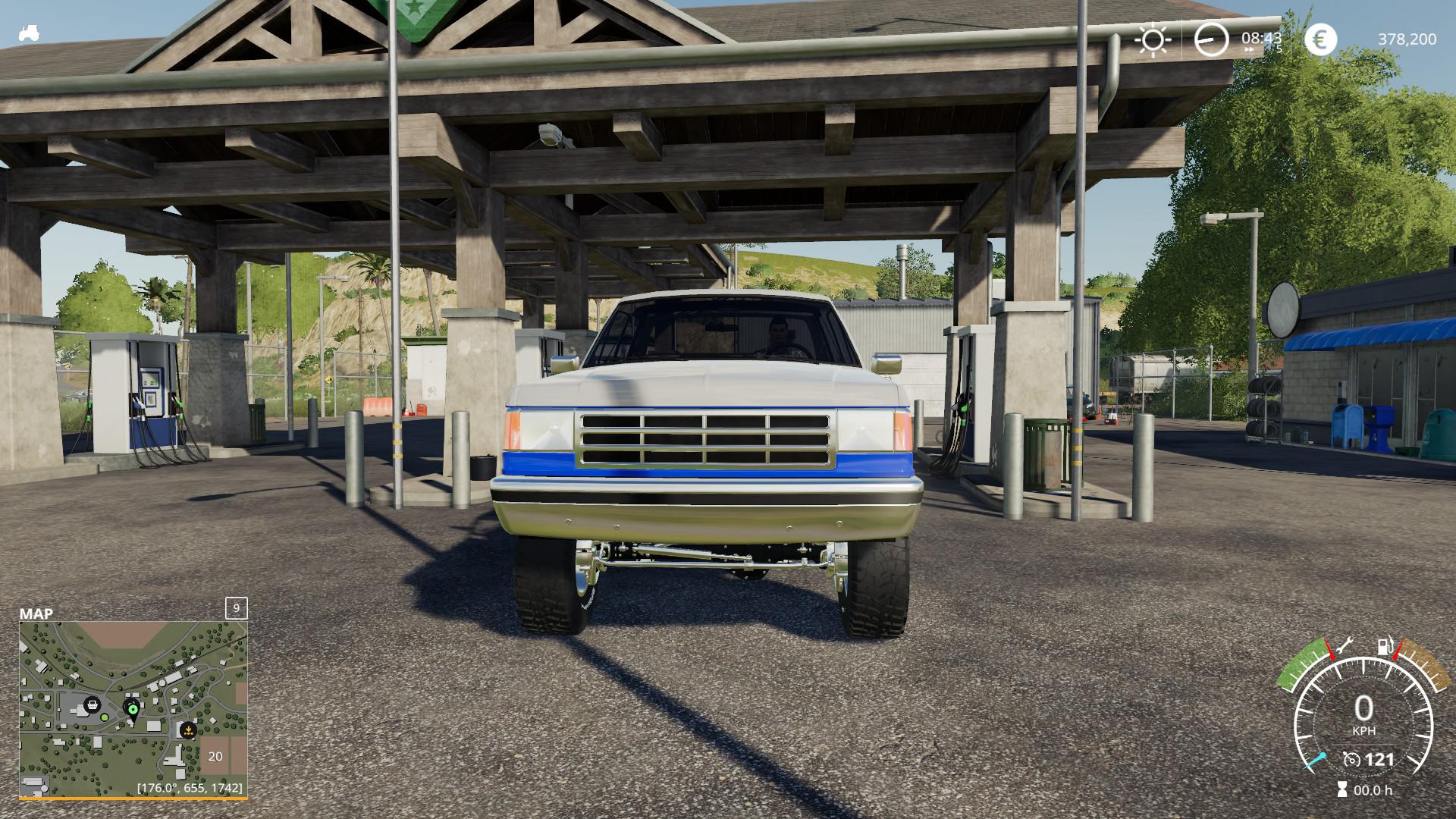Click the fuel pump gauge icon
Image resolution: width=1456 pixels, height=819 pixels.
tap(1385, 648)
